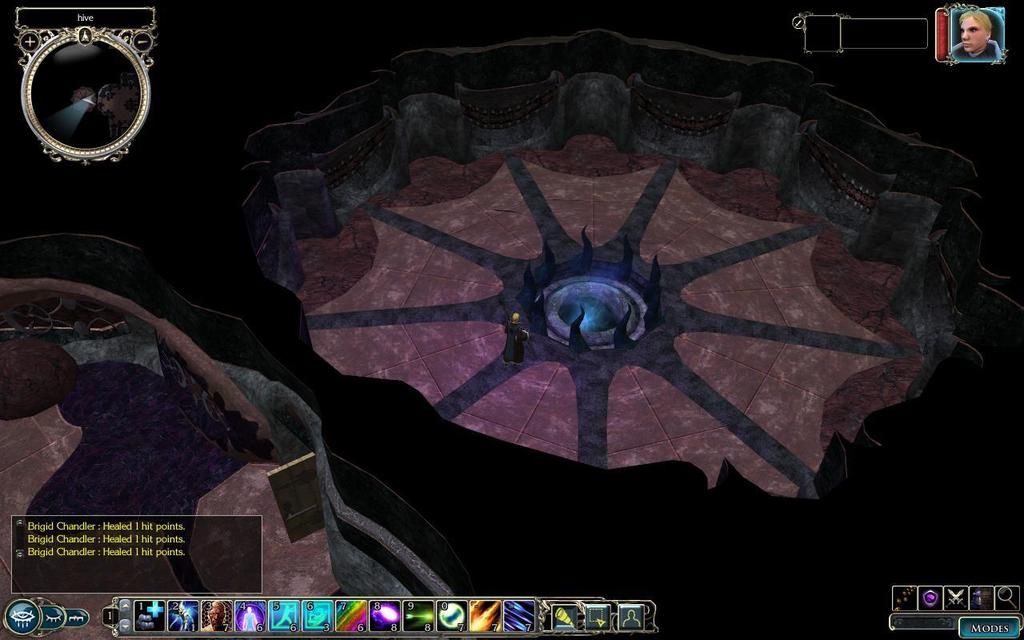Click the minimap zoom-in plus button
This screenshot has height=640, width=1024.
[x=30, y=41]
